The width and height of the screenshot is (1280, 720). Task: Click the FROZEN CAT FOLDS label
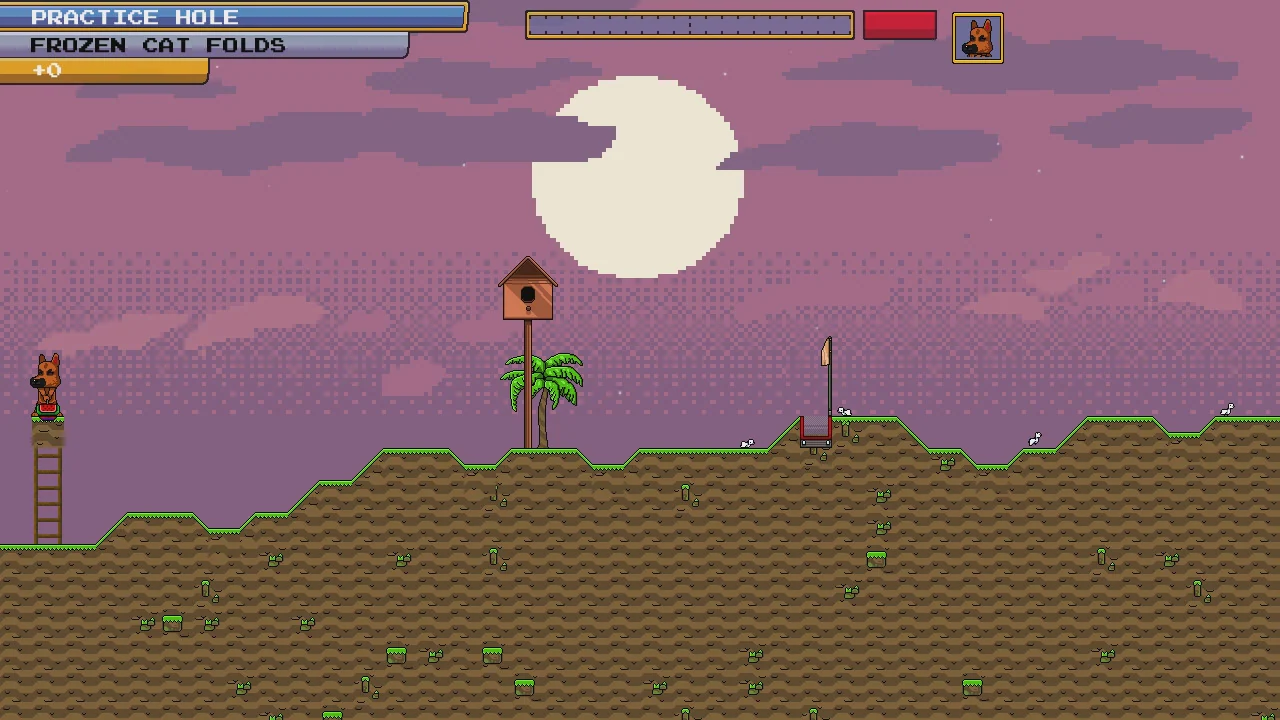157,45
